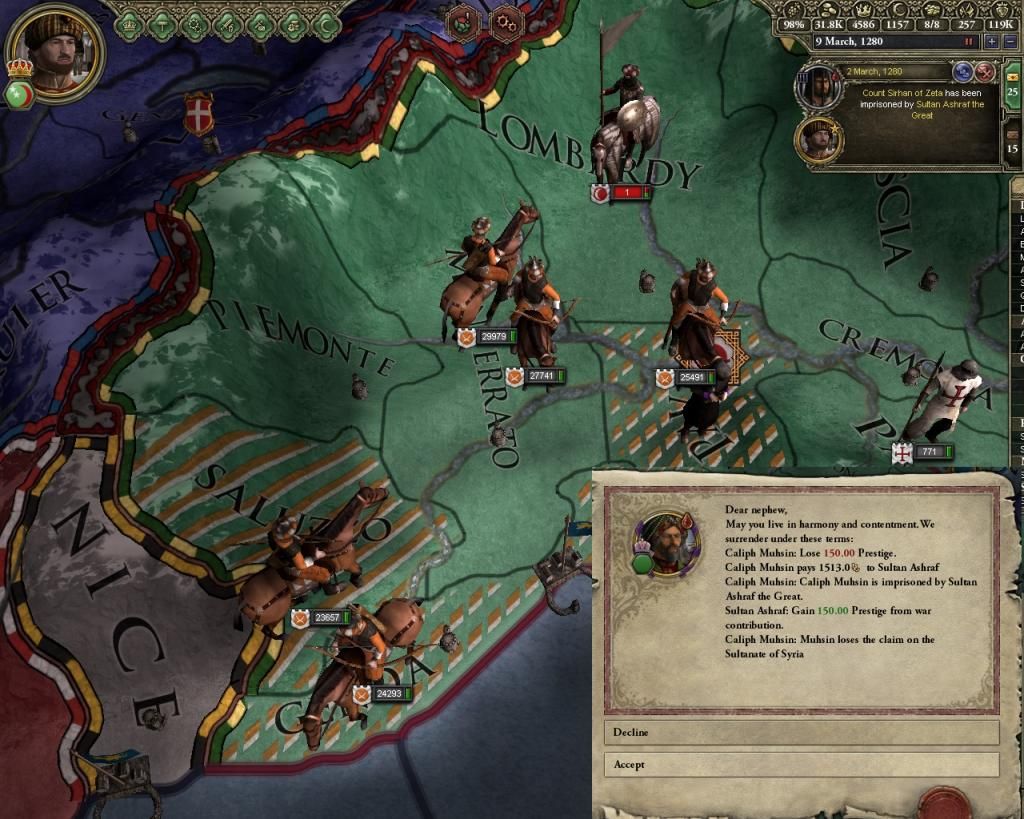Select the army with 29979 troops
Screen dimensions: 1024x819
point(488,337)
